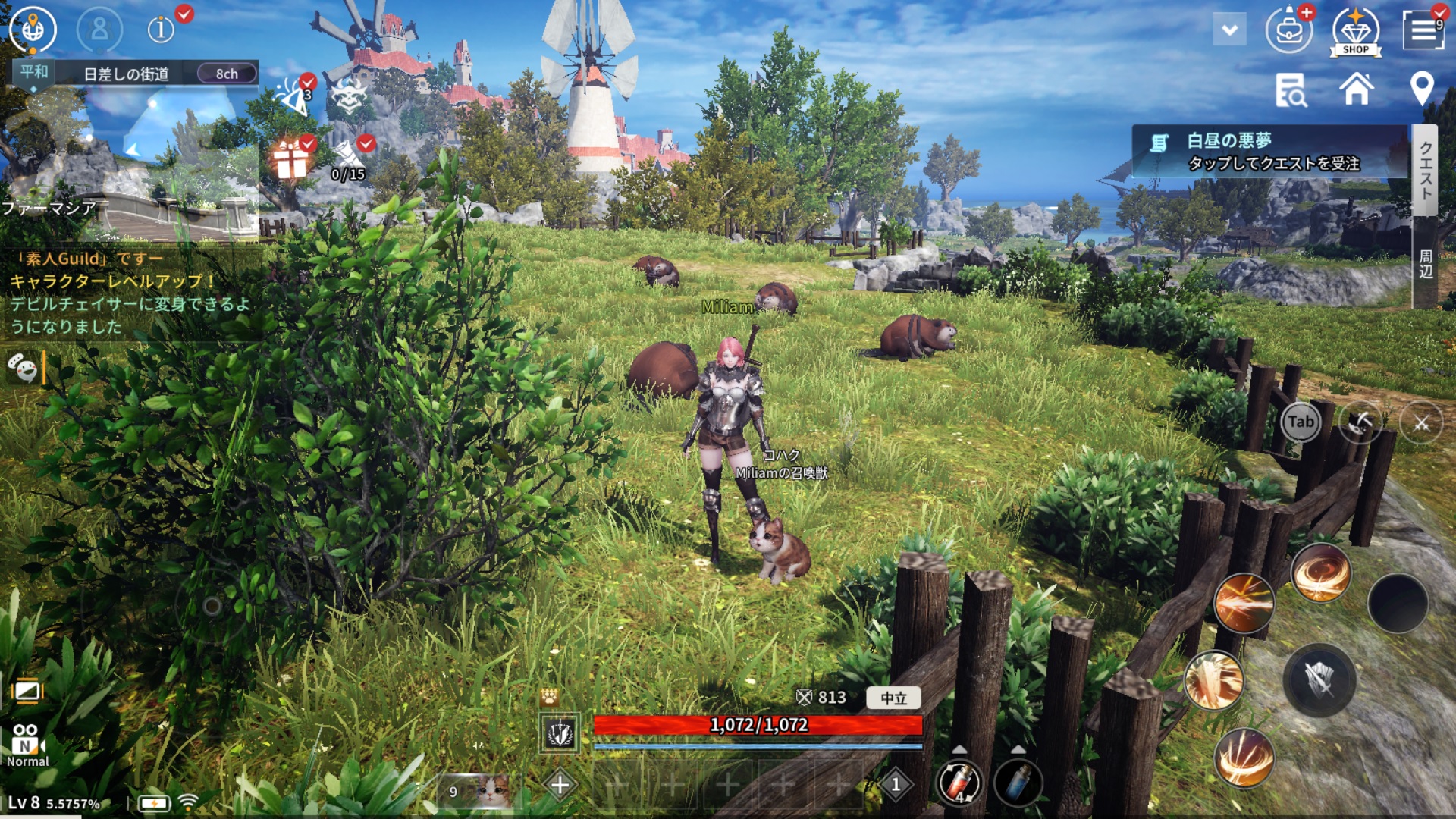Click the house home icon
The height and width of the screenshot is (819, 1456).
pos(1356,89)
